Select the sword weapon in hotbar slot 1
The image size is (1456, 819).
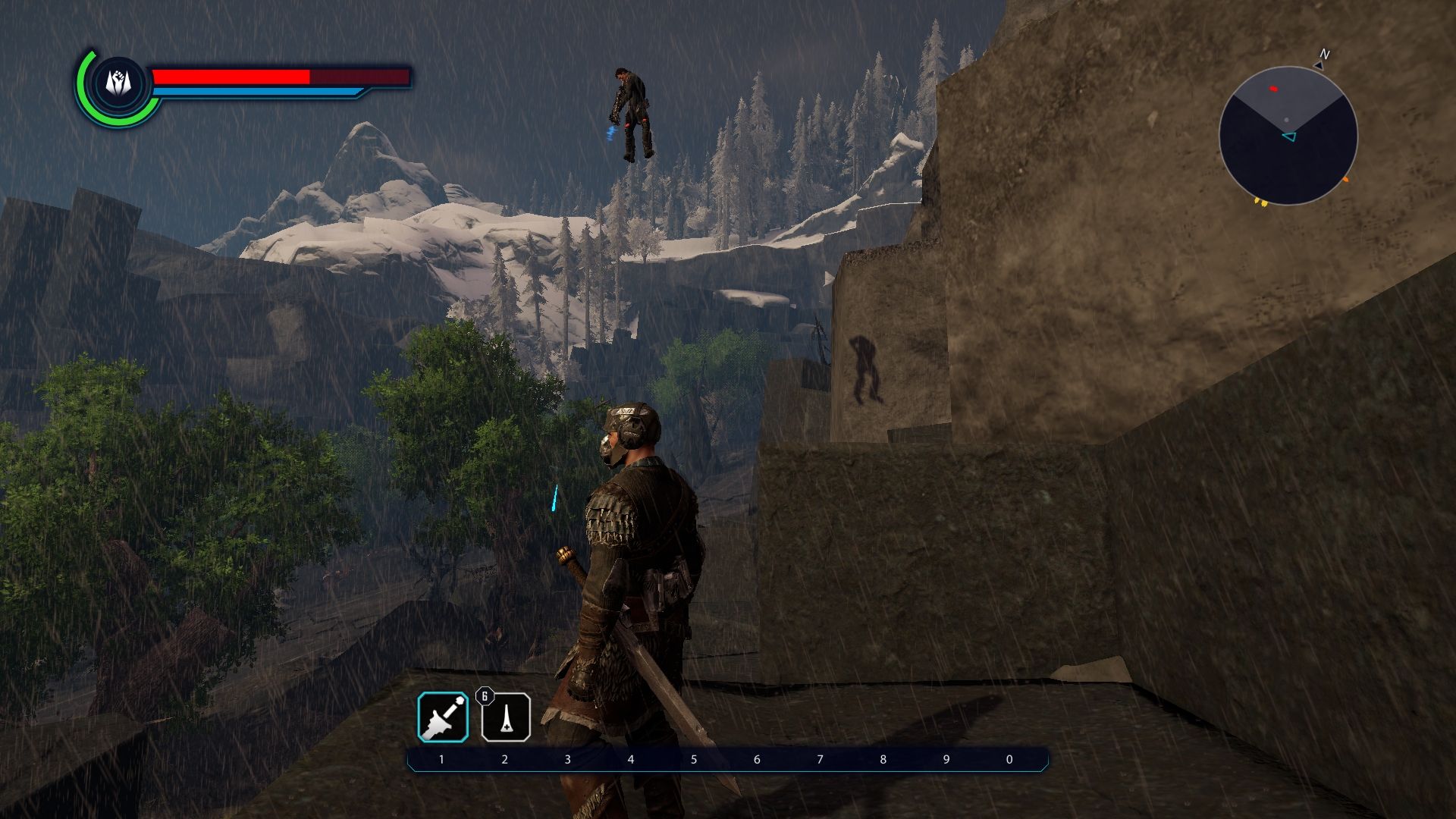point(443,717)
